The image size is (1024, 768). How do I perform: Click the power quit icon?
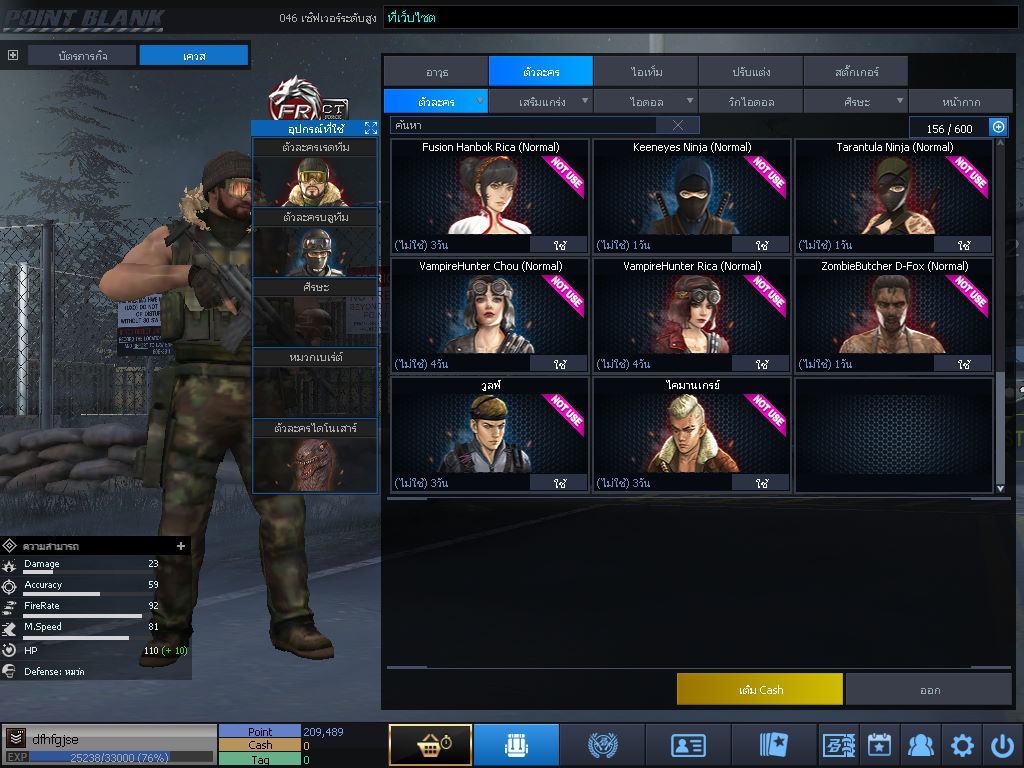(1002, 745)
